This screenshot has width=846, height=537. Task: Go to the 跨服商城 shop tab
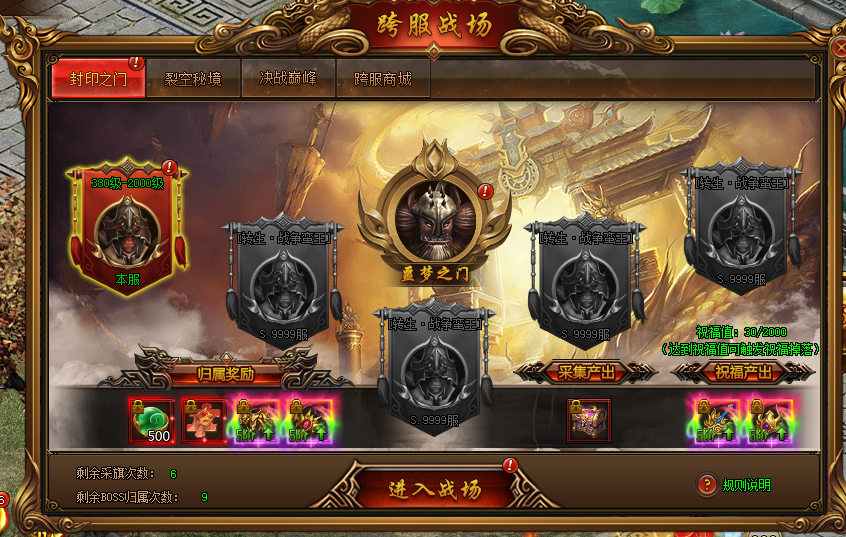[383, 79]
